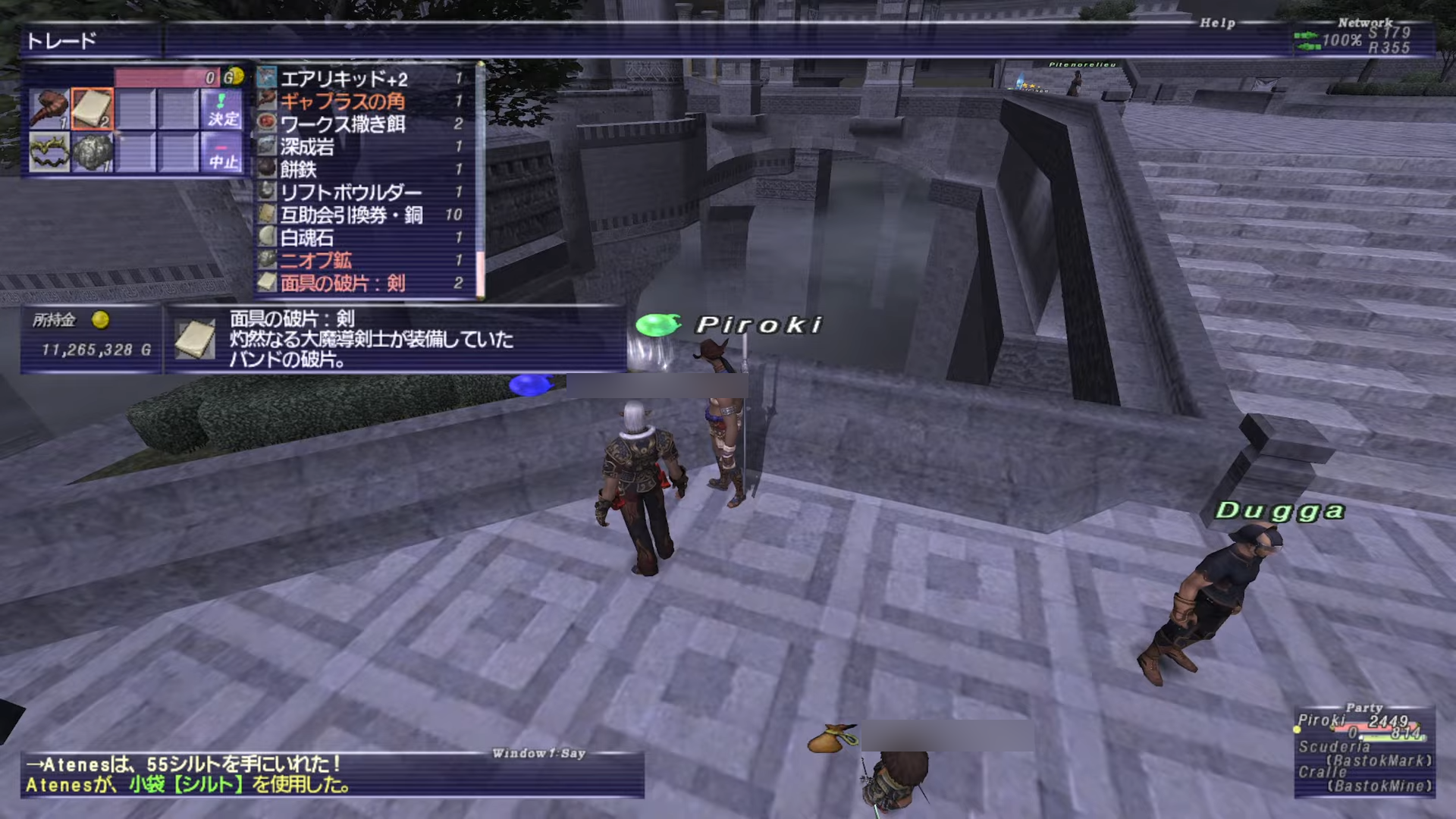The image size is (1456, 819).
Task: Select 互助会引換券・銅 in the item list
Action: click(x=351, y=215)
